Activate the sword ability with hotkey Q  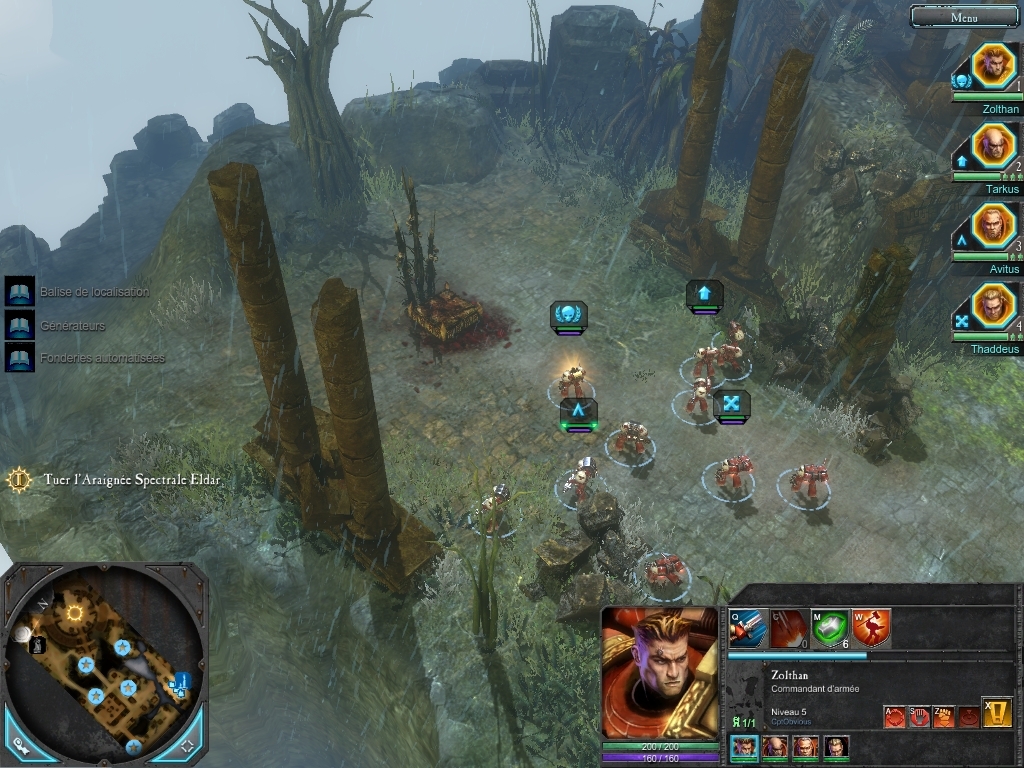click(747, 629)
